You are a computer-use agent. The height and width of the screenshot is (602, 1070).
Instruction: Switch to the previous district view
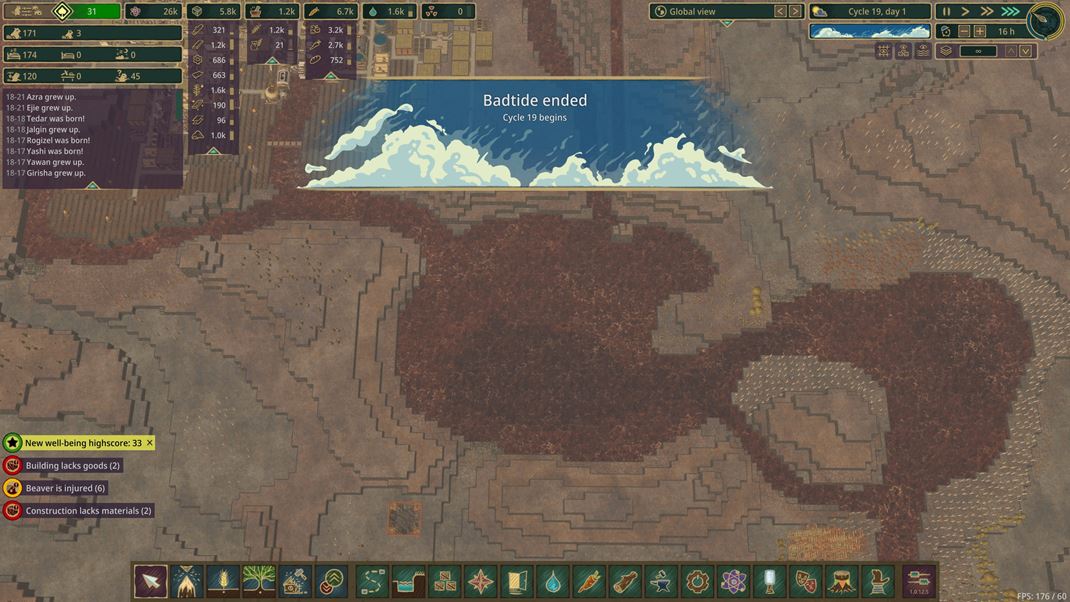780,12
